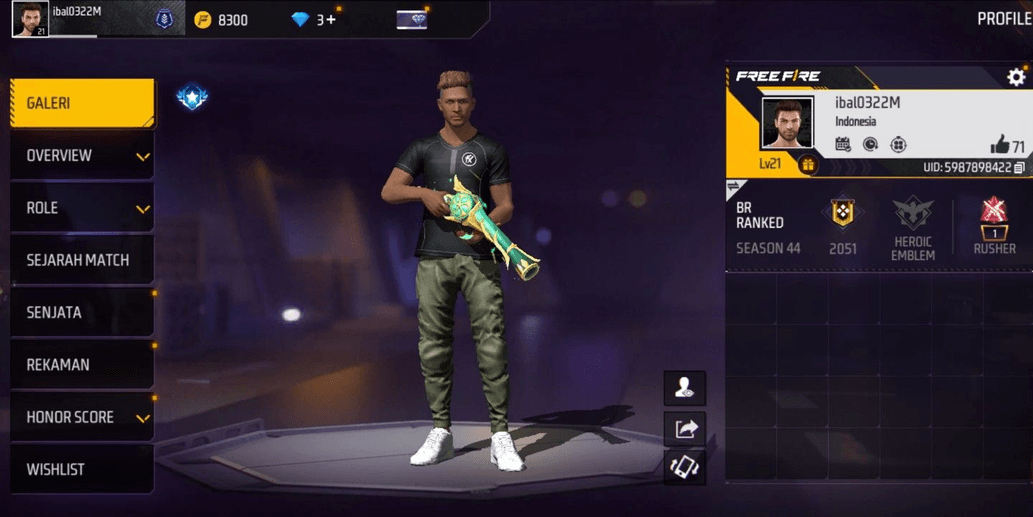This screenshot has width=1033, height=517.
Task: Click the character view eye button
Action: (x=685, y=388)
